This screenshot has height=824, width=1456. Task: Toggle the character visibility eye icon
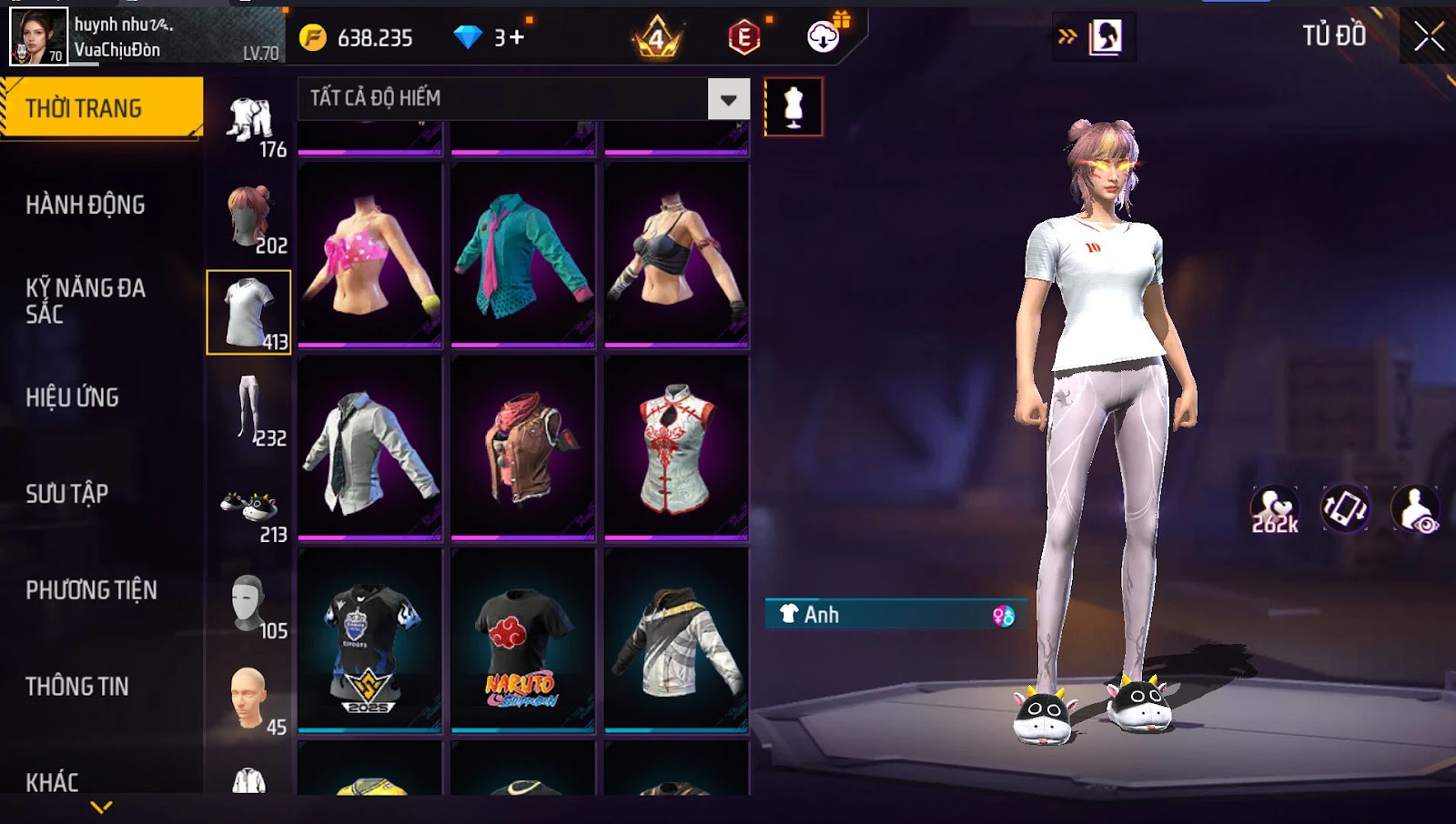point(1416,509)
